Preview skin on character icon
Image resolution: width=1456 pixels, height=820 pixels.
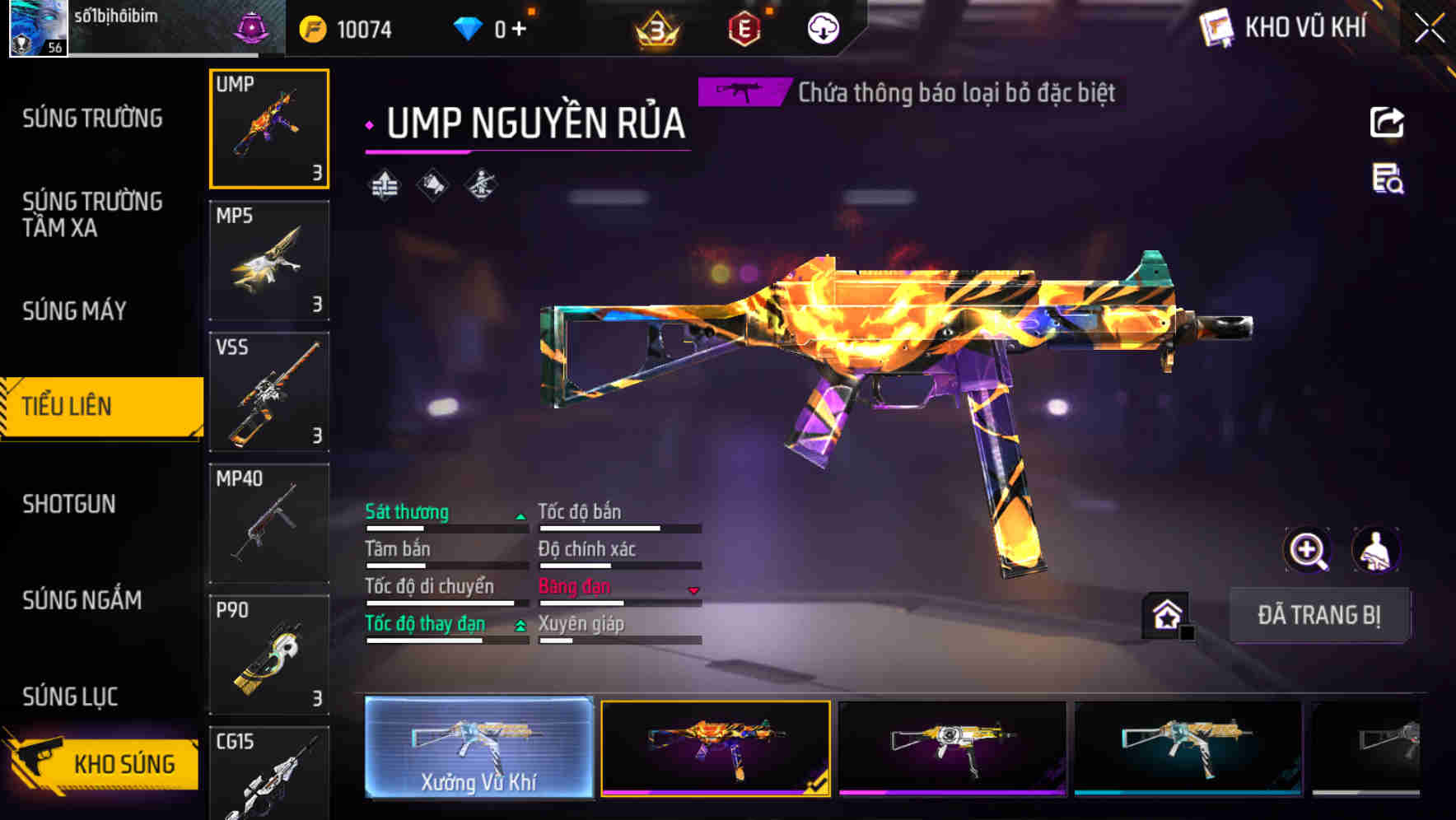click(x=1376, y=550)
